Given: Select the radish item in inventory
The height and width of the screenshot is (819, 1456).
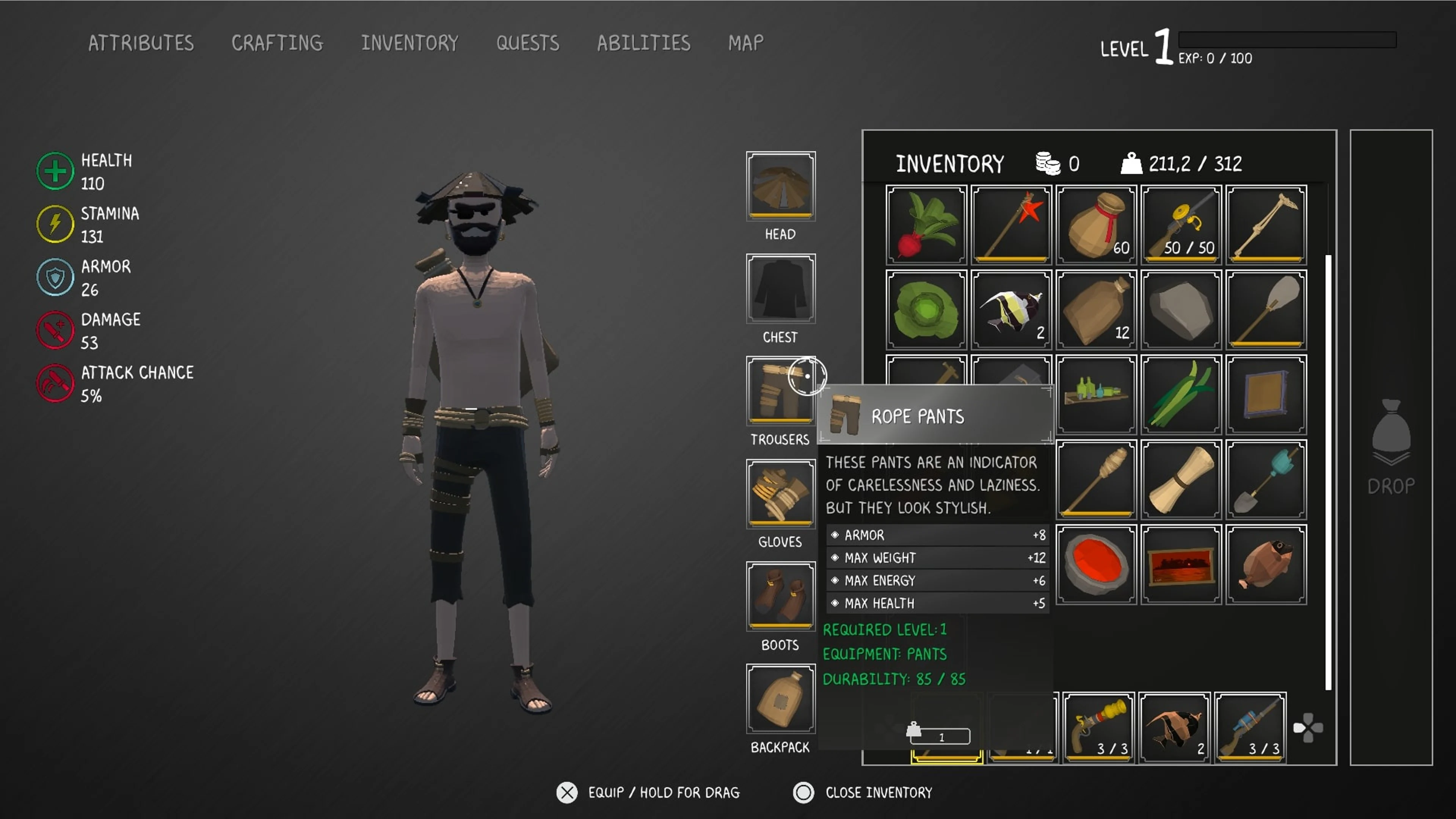Looking at the screenshot, I should (x=925, y=224).
